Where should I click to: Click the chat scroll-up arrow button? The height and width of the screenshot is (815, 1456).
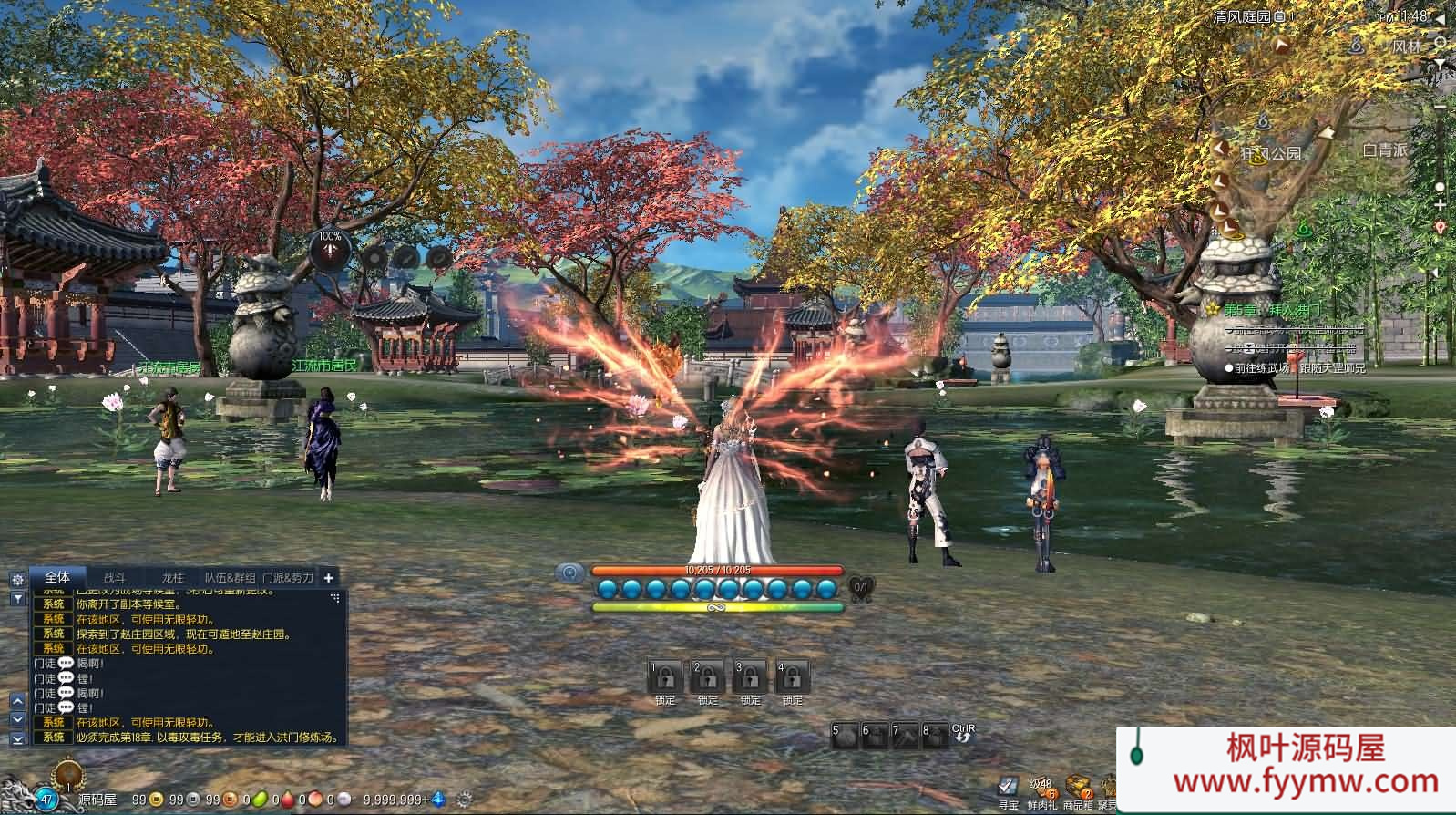(17, 701)
